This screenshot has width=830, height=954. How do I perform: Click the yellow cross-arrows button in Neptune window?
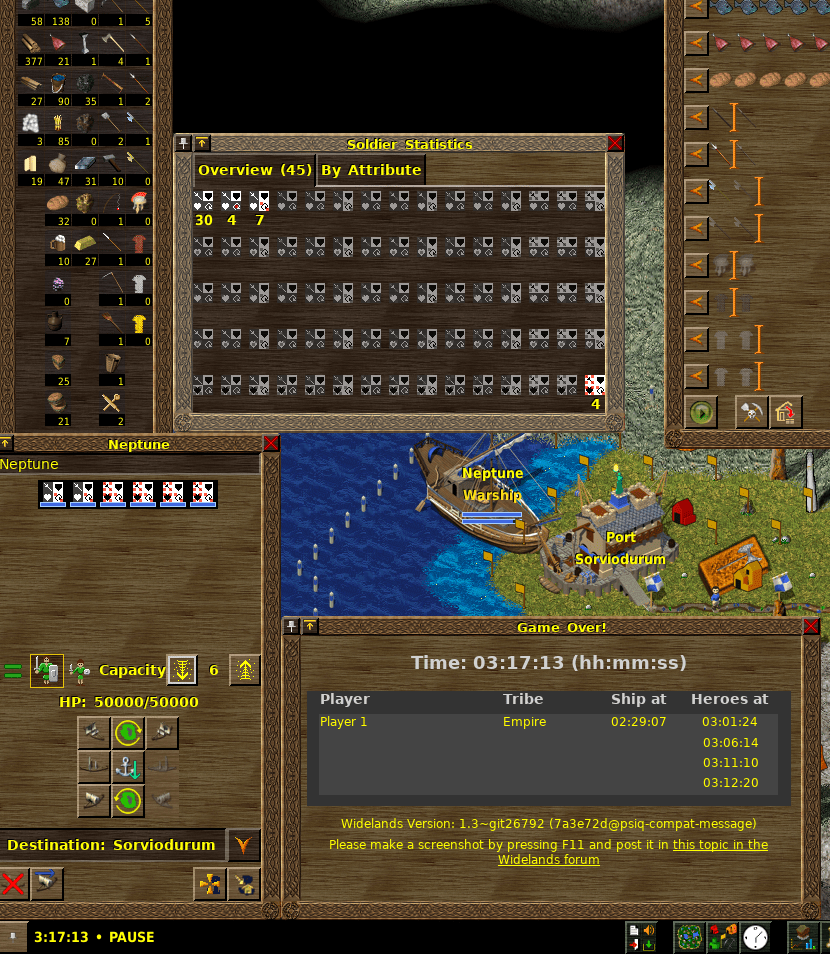[209, 883]
